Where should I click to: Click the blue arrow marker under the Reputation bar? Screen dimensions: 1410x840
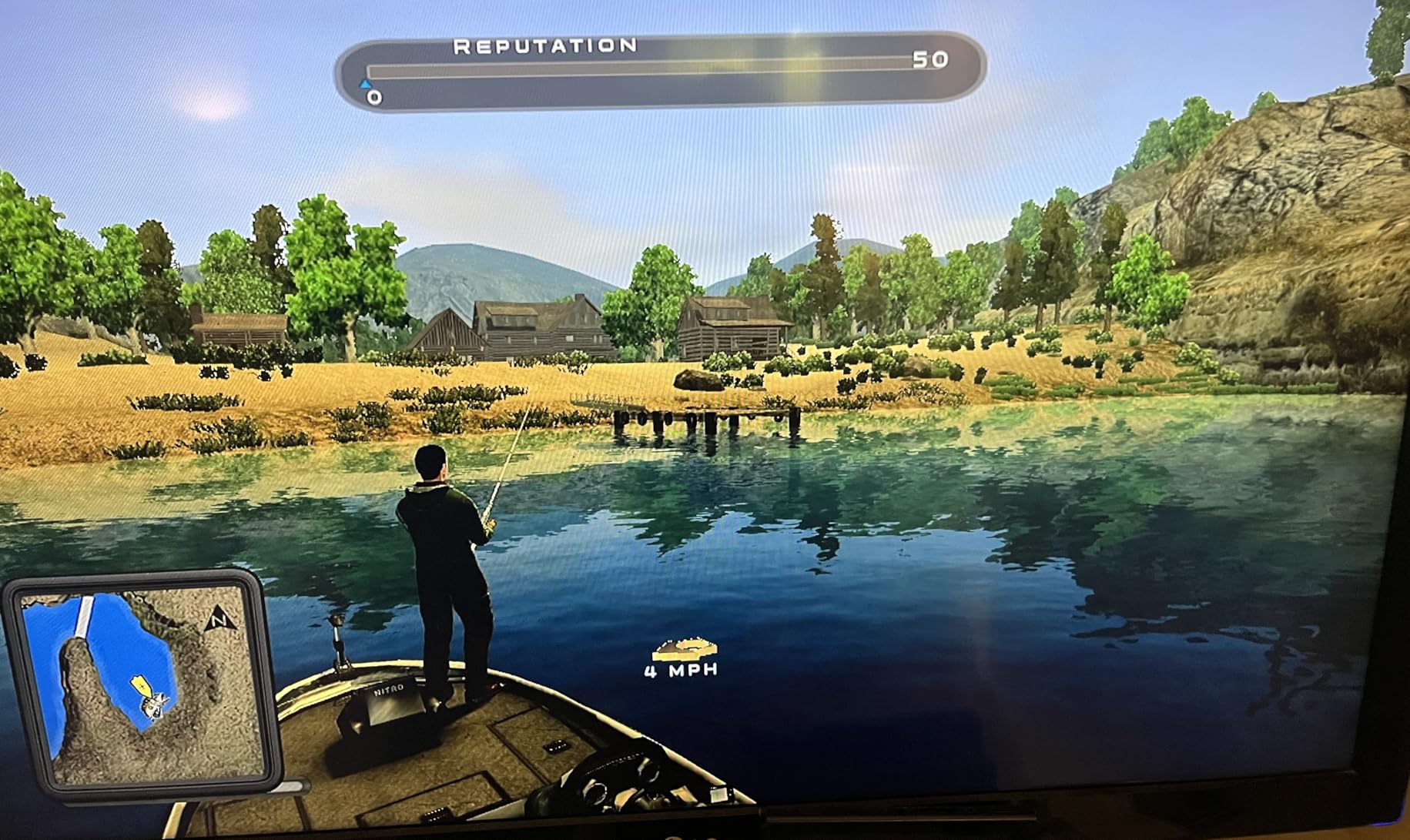pos(365,85)
